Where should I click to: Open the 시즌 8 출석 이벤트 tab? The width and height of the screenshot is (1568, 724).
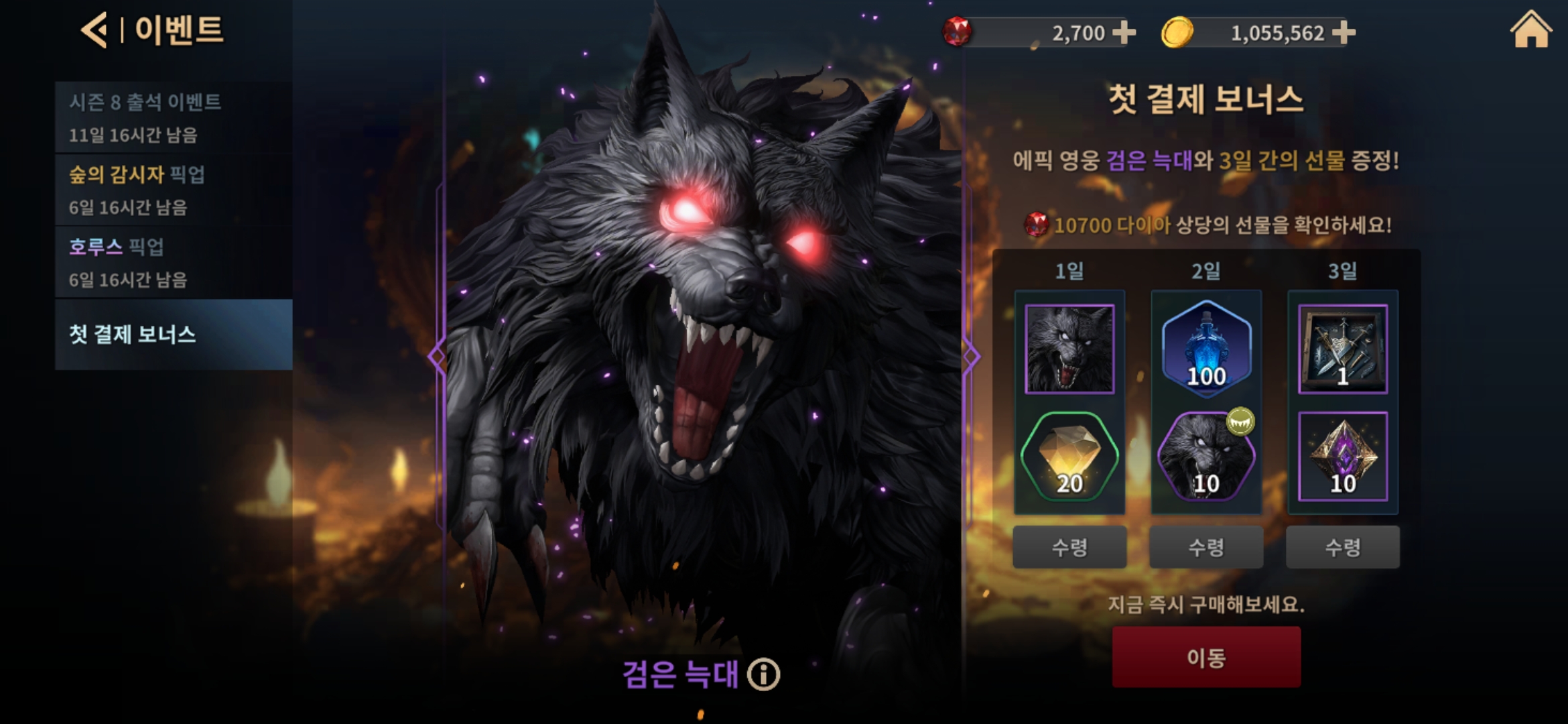point(173,117)
